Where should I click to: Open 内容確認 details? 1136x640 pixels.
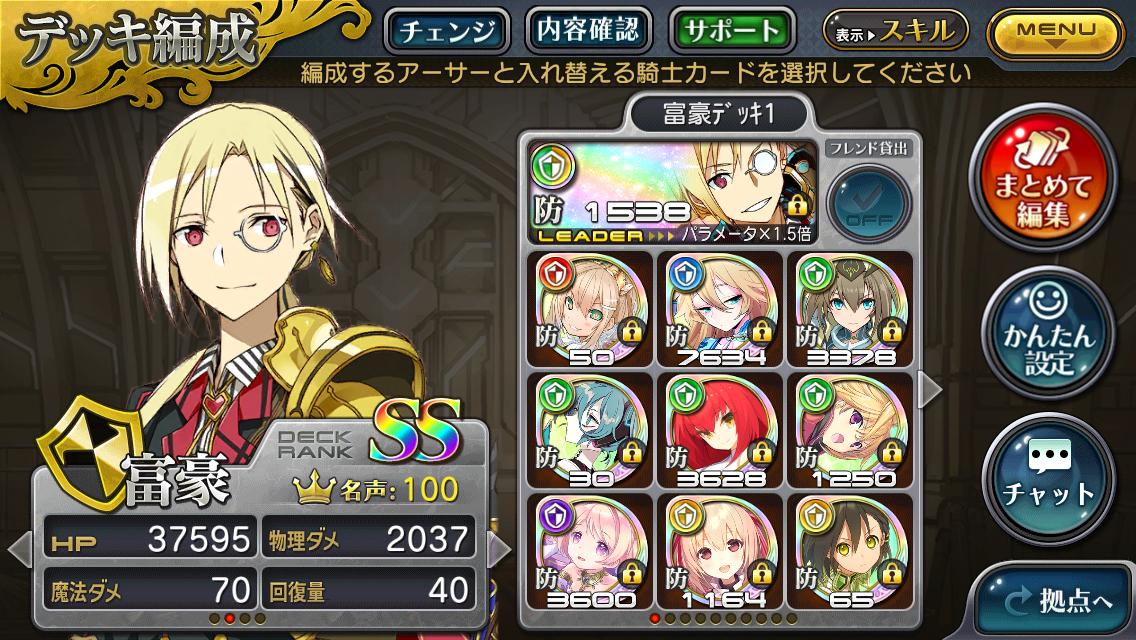pos(588,30)
